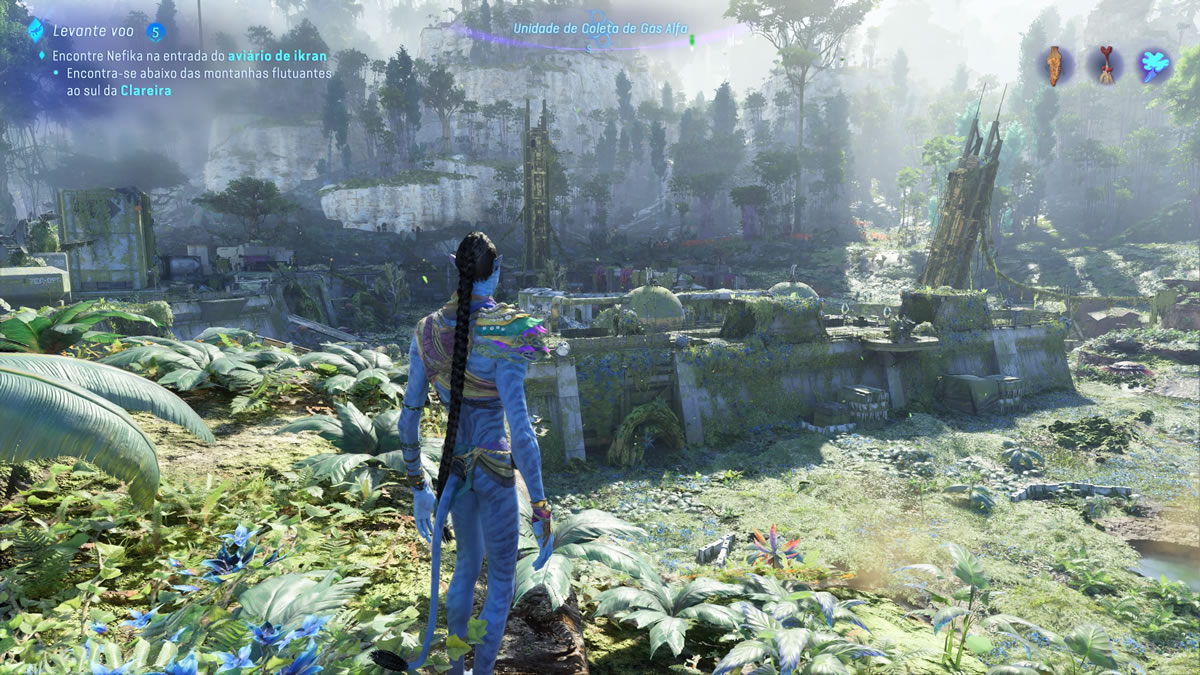Image resolution: width=1200 pixels, height=675 pixels.
Task: Click the blue diamond quest icon
Action: click(36, 29)
